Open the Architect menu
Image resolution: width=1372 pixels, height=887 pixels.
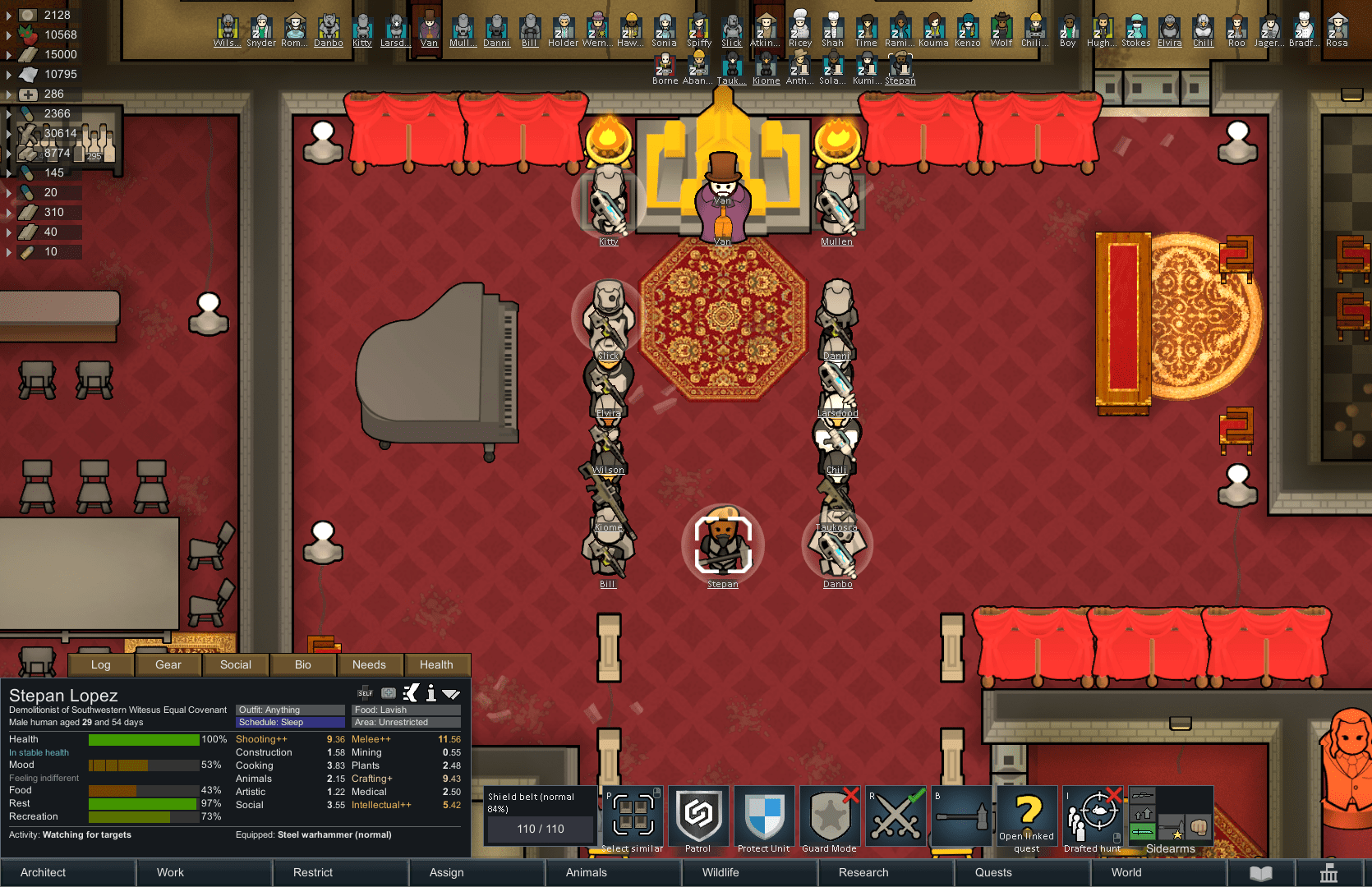point(42,872)
